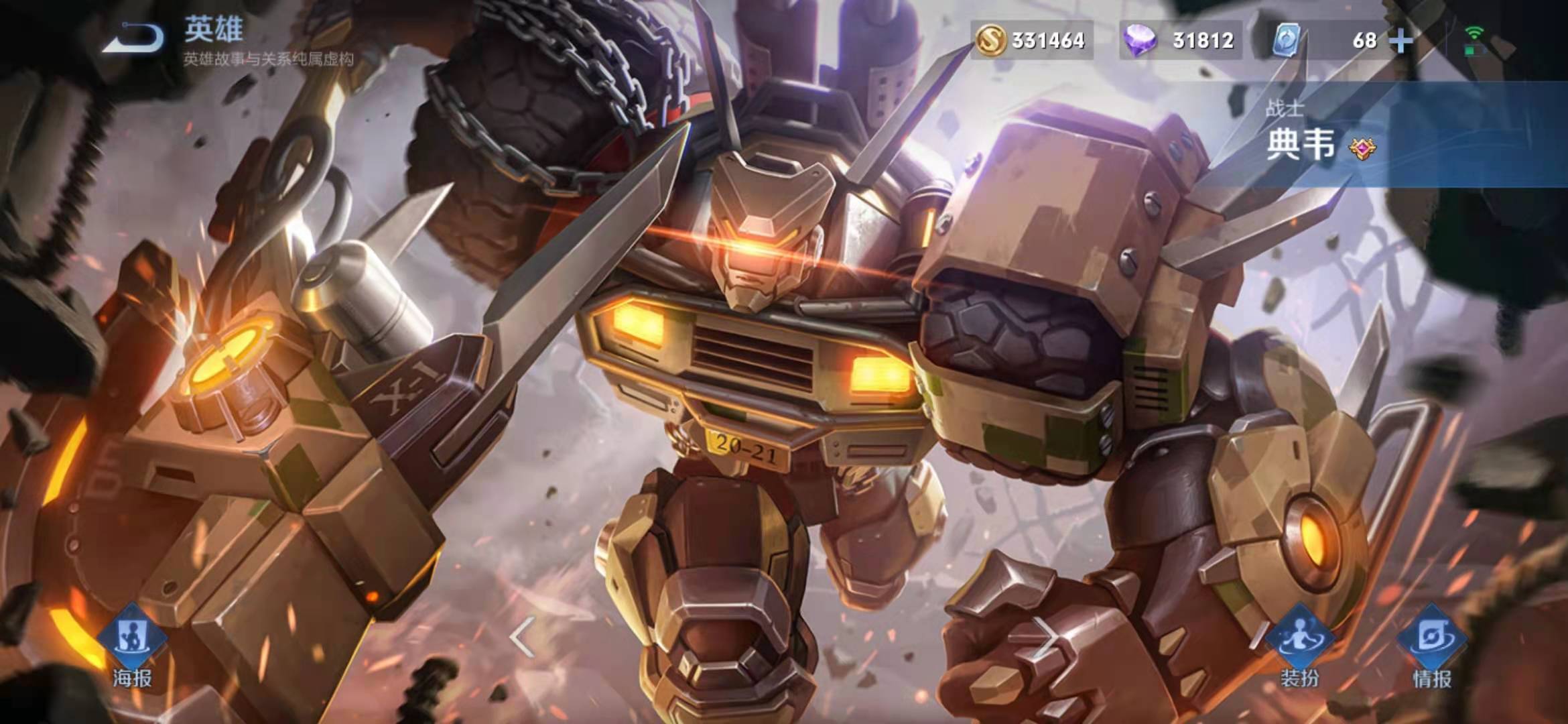Add more tickets with the plus button

pyautogui.click(x=1401, y=41)
